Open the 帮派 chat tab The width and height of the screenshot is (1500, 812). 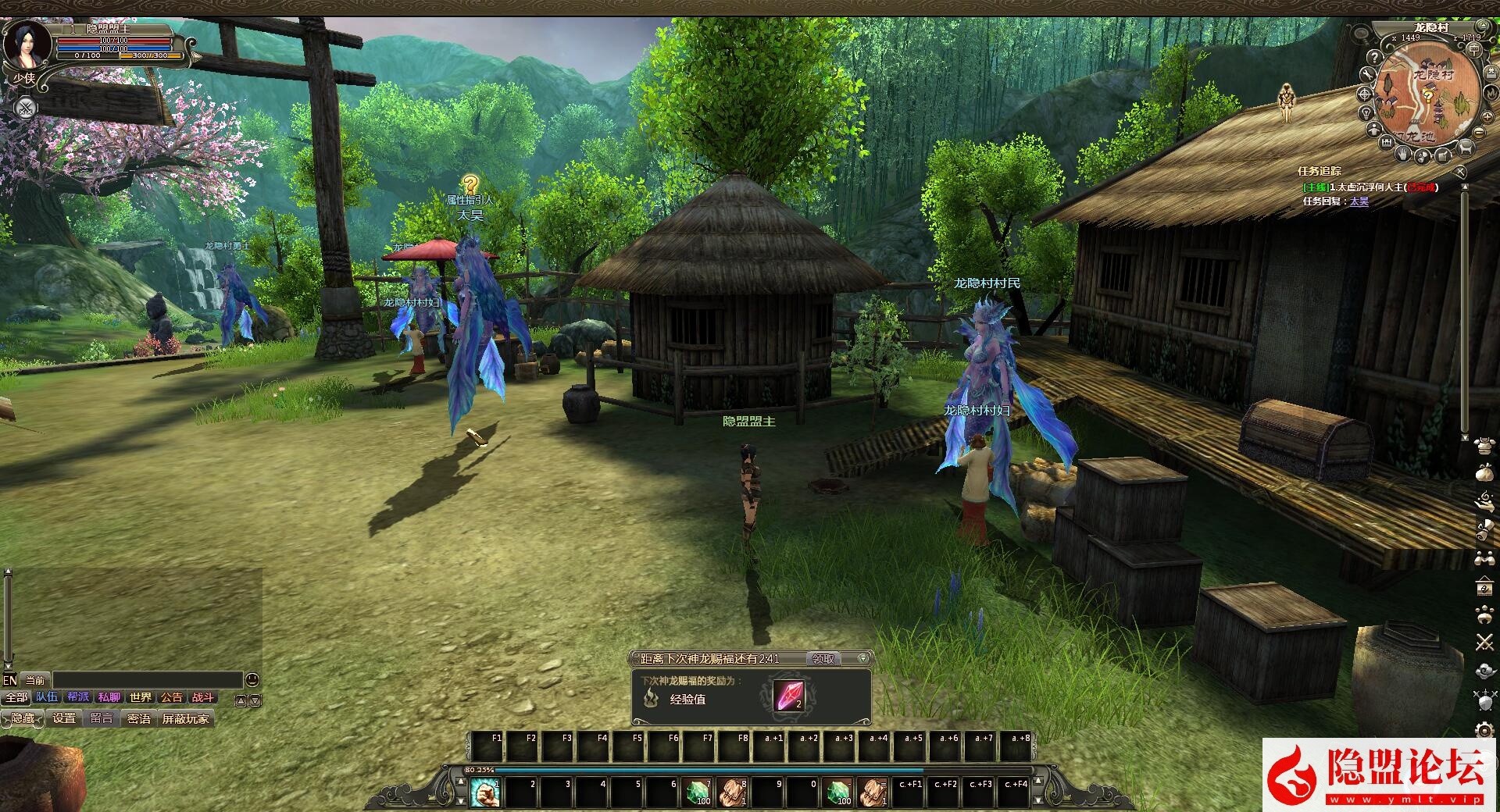pyautogui.click(x=78, y=697)
